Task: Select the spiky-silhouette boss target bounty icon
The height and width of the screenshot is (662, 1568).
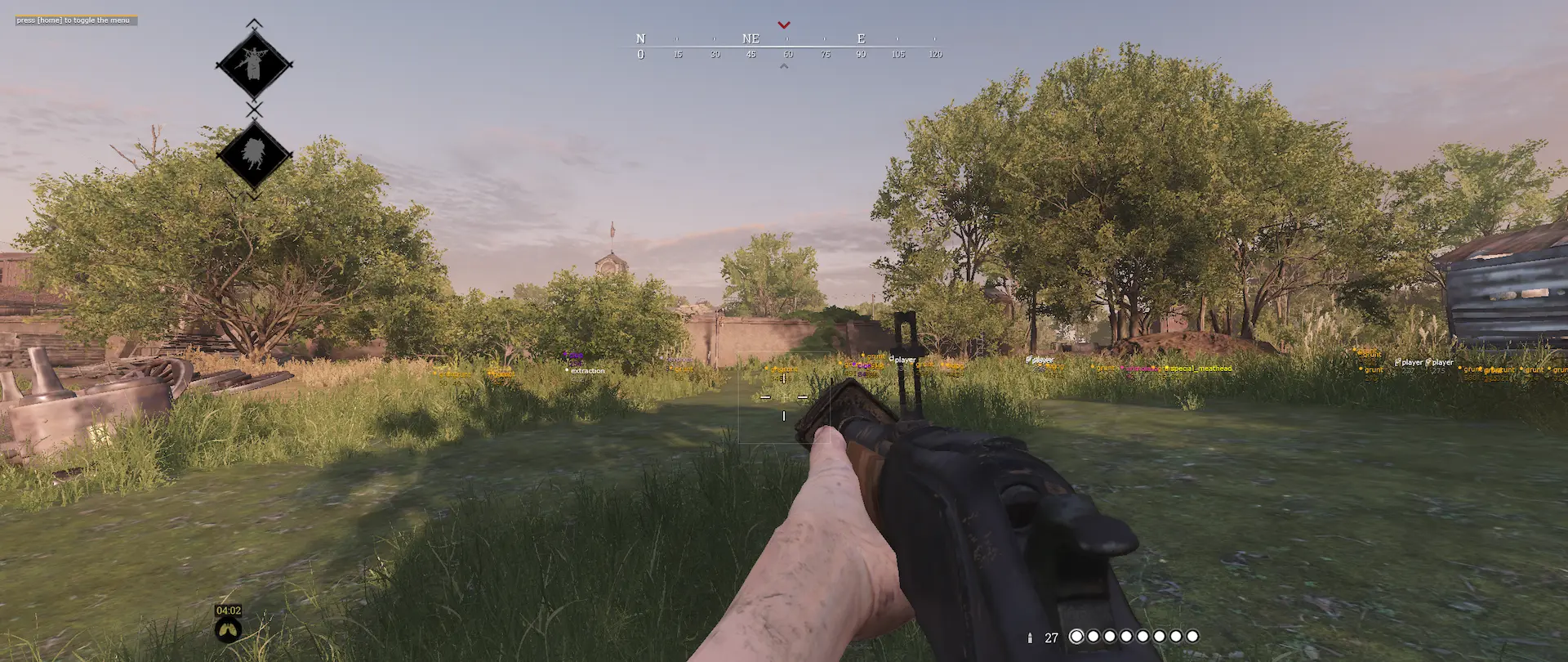Action: pyautogui.click(x=254, y=154)
